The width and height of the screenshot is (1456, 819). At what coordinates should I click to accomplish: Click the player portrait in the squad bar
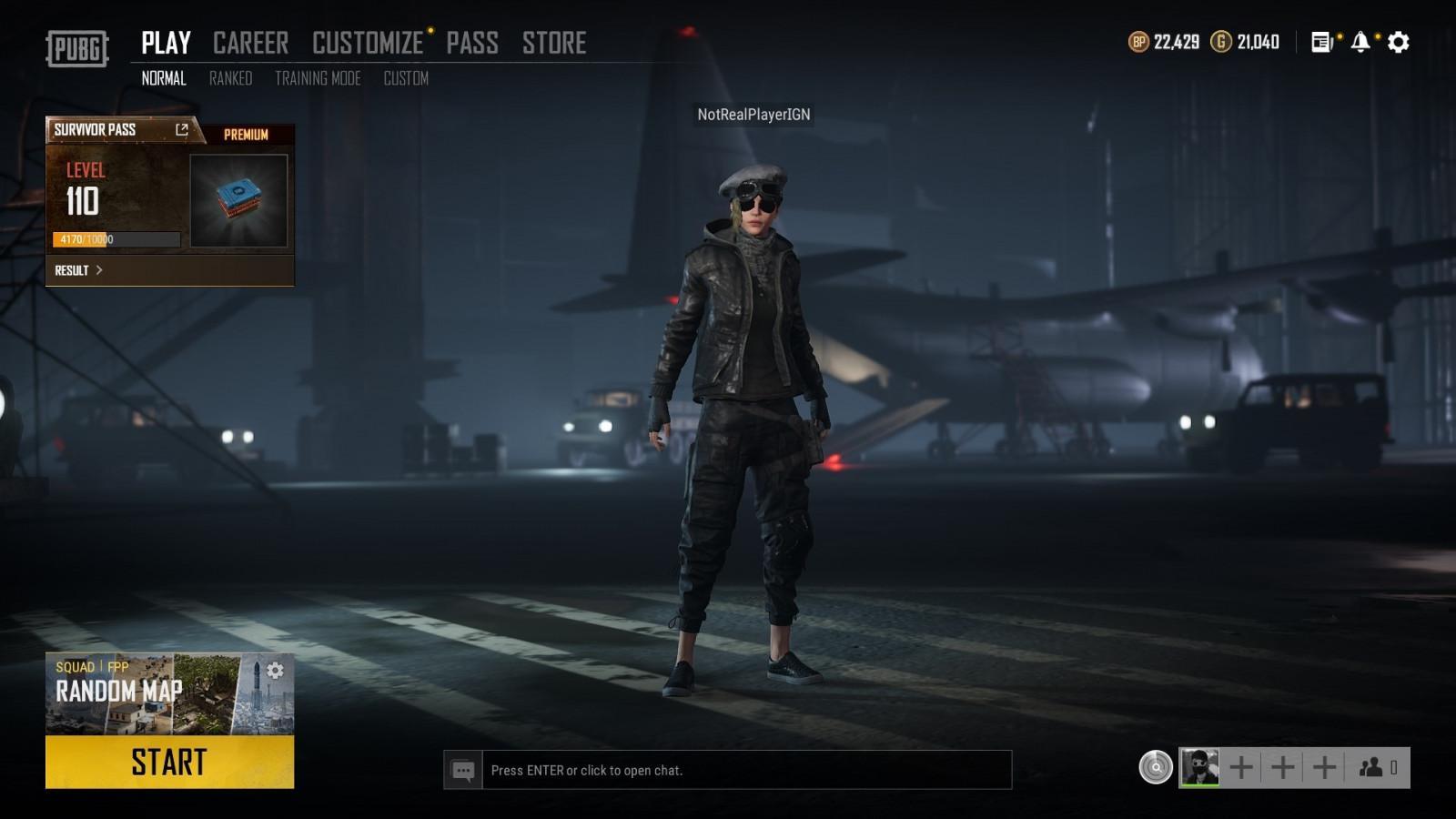[x=1199, y=768]
